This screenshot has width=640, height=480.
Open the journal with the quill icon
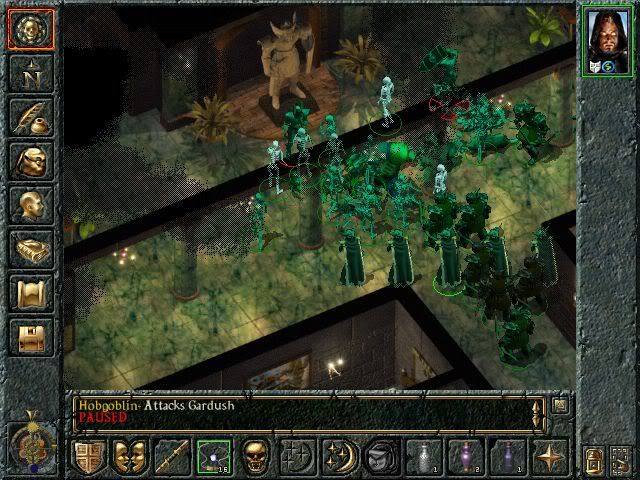pyautogui.click(x=31, y=117)
